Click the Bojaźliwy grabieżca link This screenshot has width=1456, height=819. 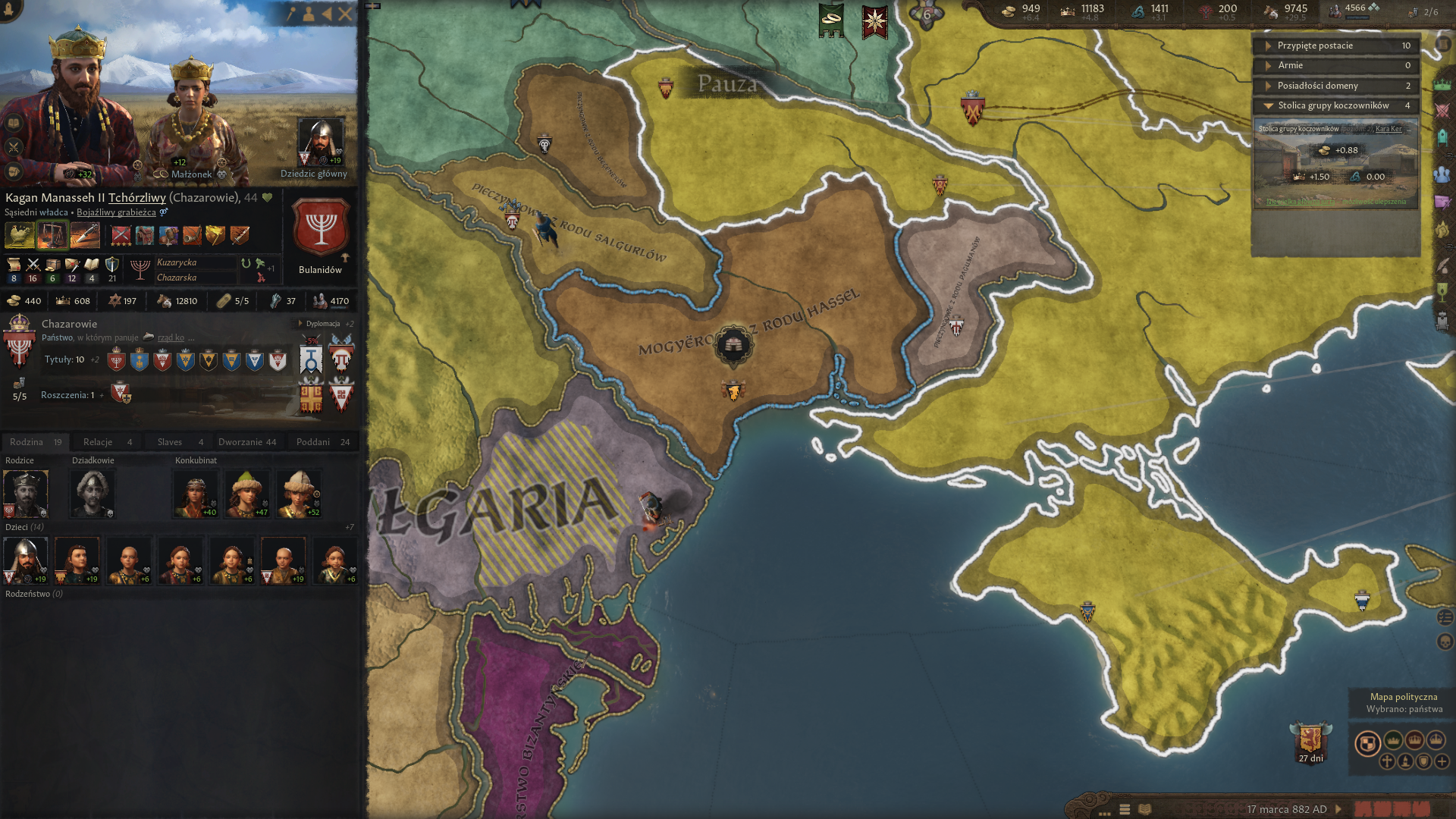(x=116, y=212)
